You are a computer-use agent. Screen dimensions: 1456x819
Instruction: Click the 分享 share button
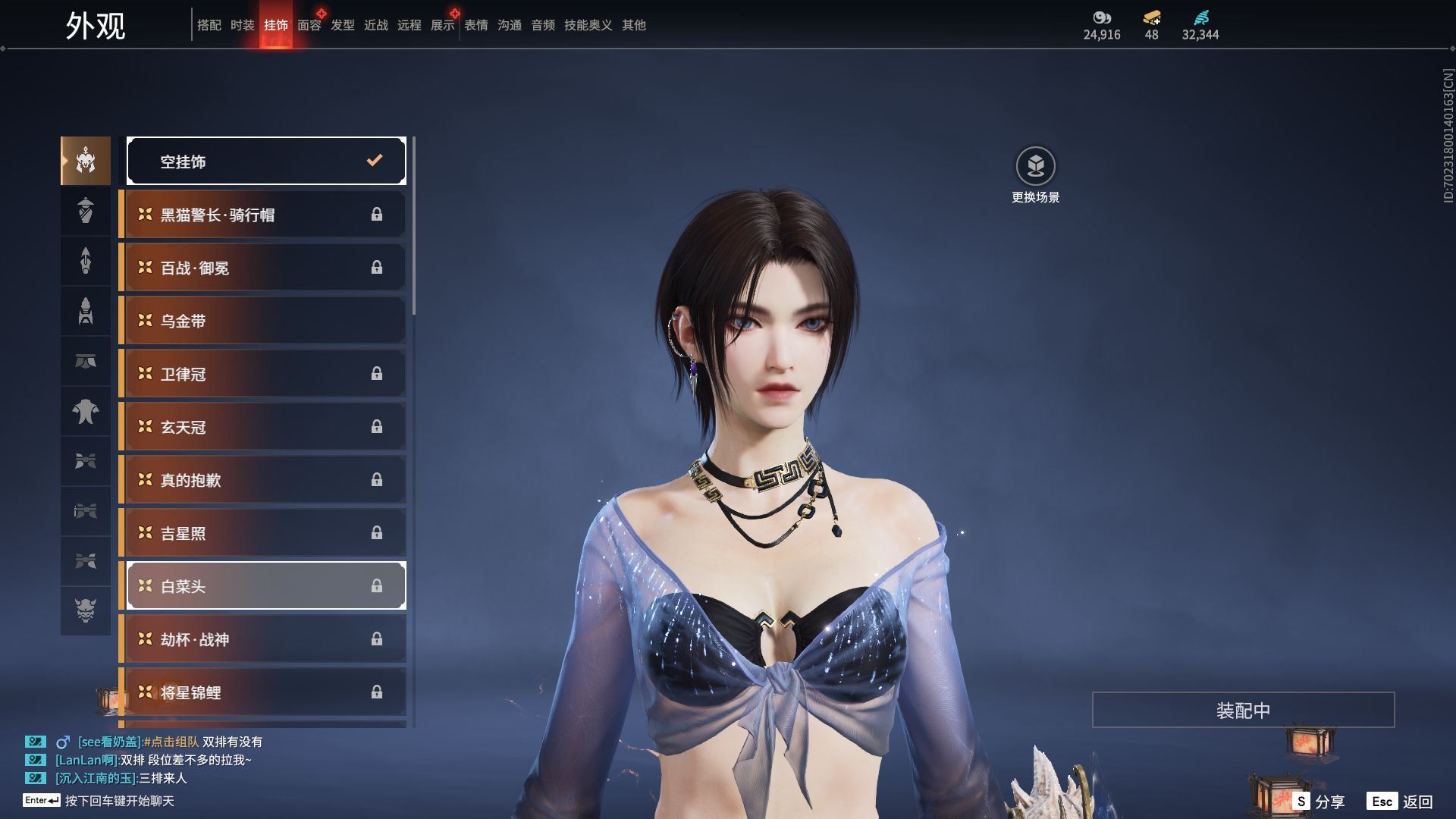[1319, 802]
